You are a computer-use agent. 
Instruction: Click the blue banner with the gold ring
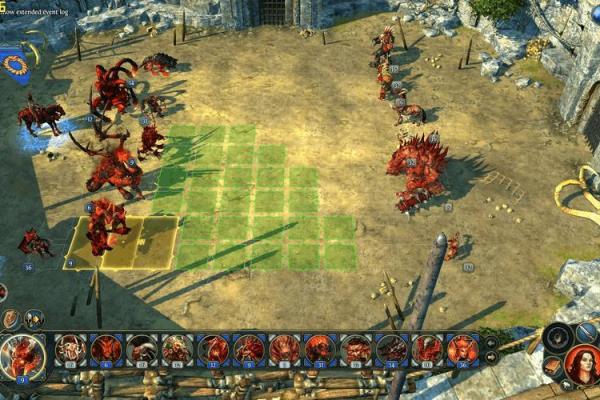(14, 65)
